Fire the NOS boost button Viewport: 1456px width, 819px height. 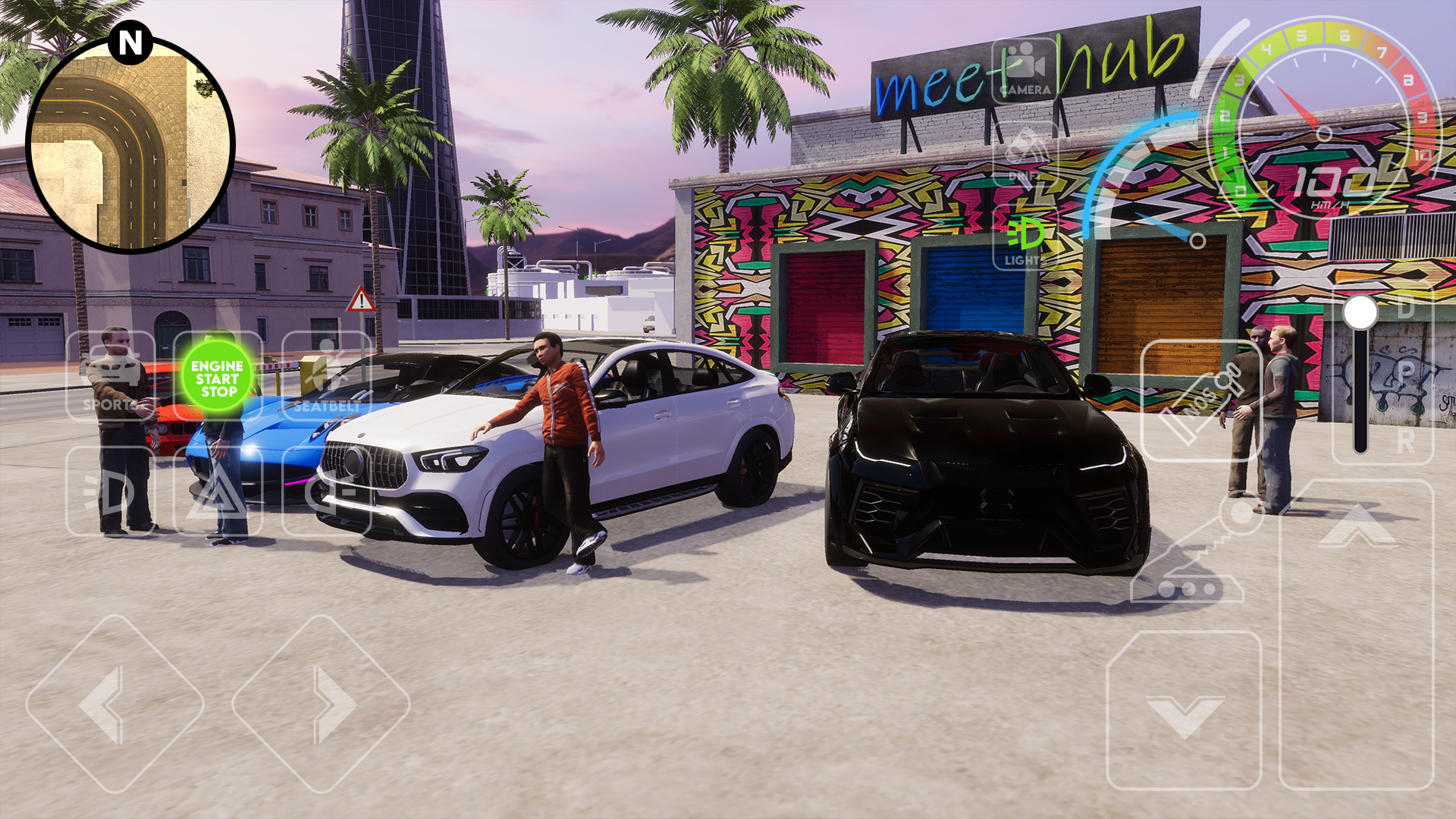(x=1201, y=400)
